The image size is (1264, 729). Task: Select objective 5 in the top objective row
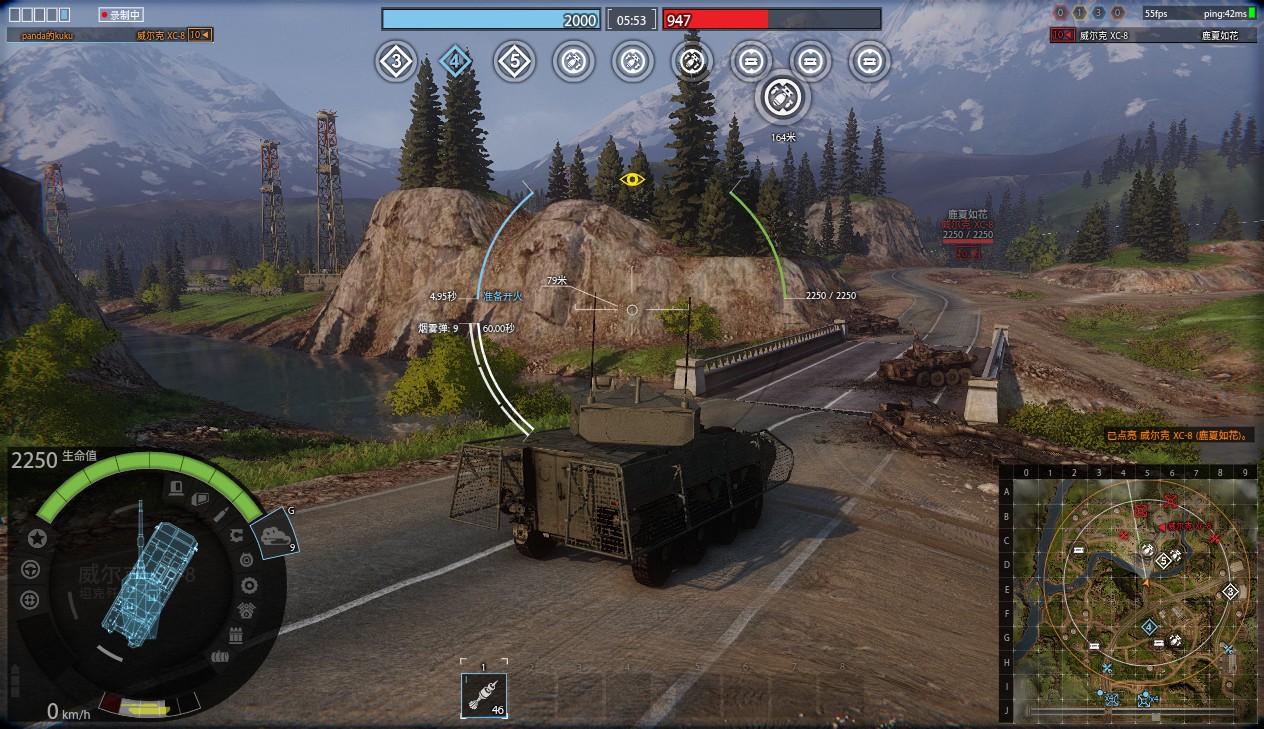click(x=514, y=62)
